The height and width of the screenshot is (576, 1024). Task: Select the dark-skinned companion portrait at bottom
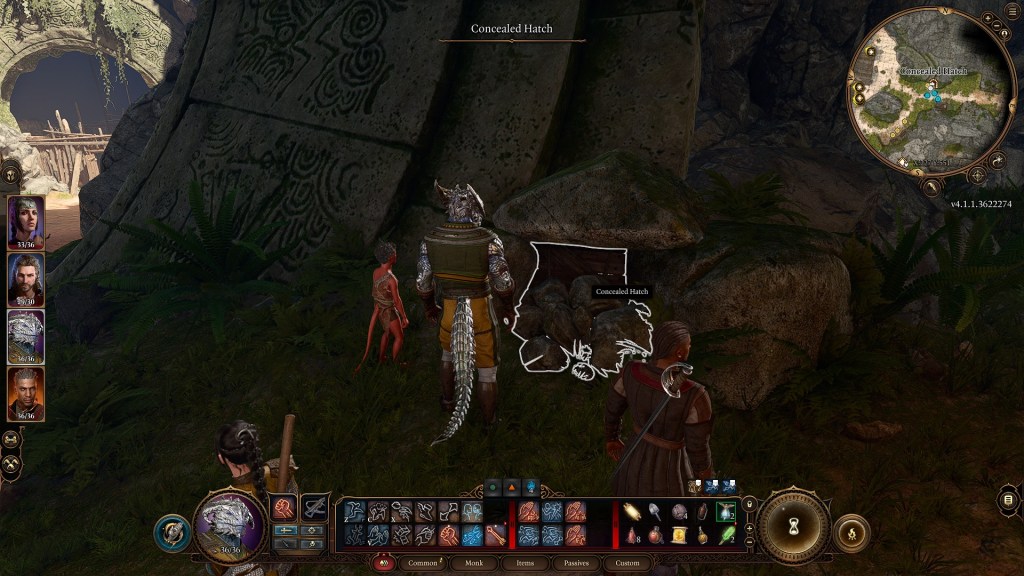pyautogui.click(x=26, y=394)
